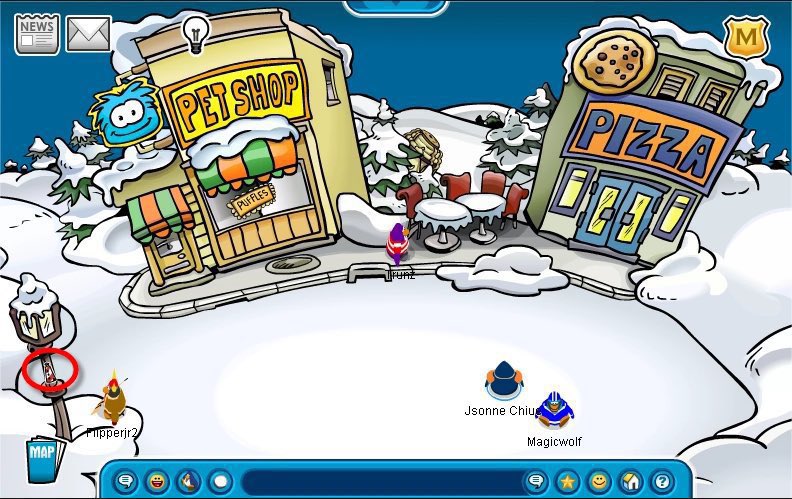Open the News newspaper

pyautogui.click(x=36, y=34)
